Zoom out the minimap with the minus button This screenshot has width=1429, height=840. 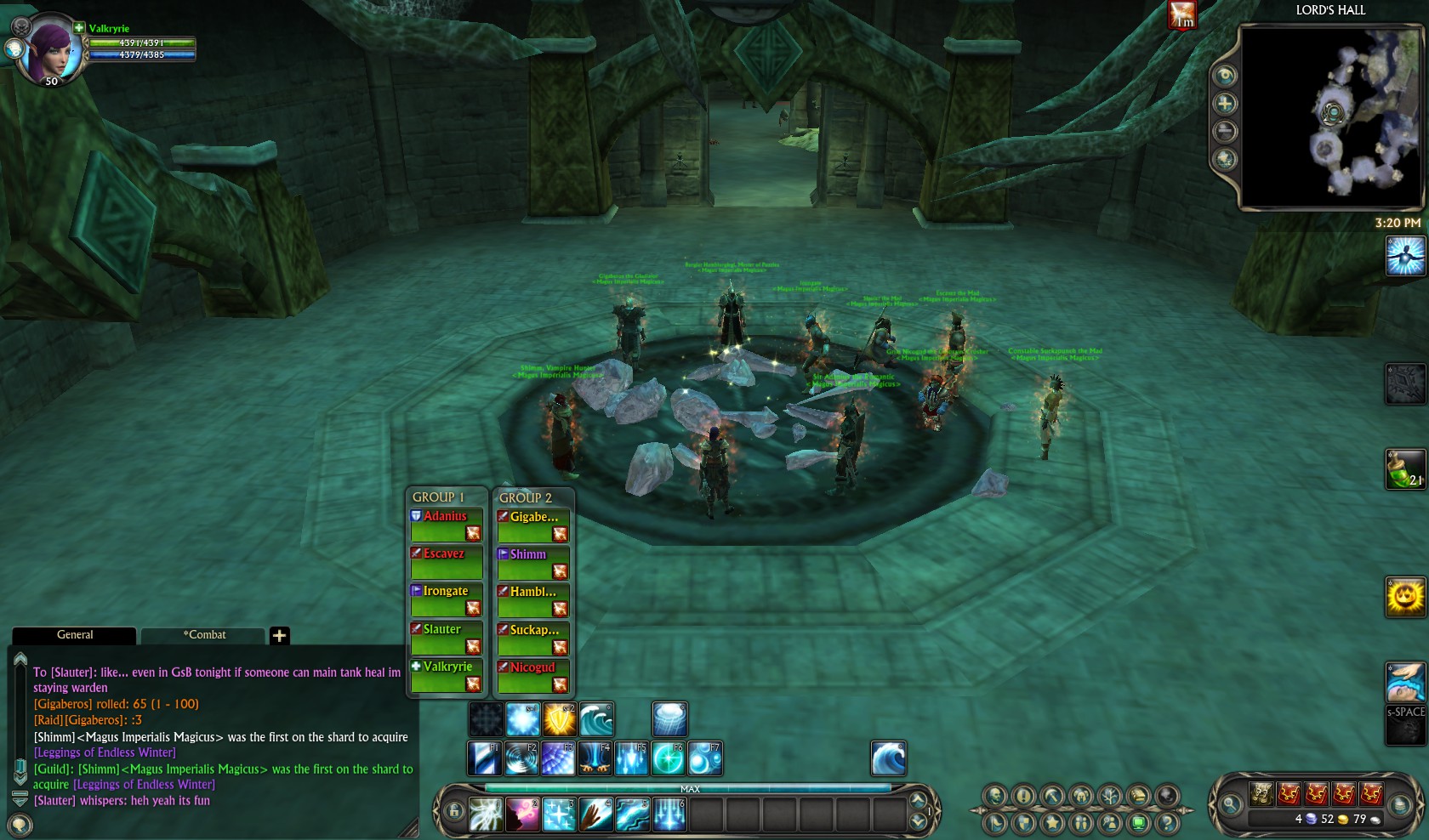point(1225,131)
